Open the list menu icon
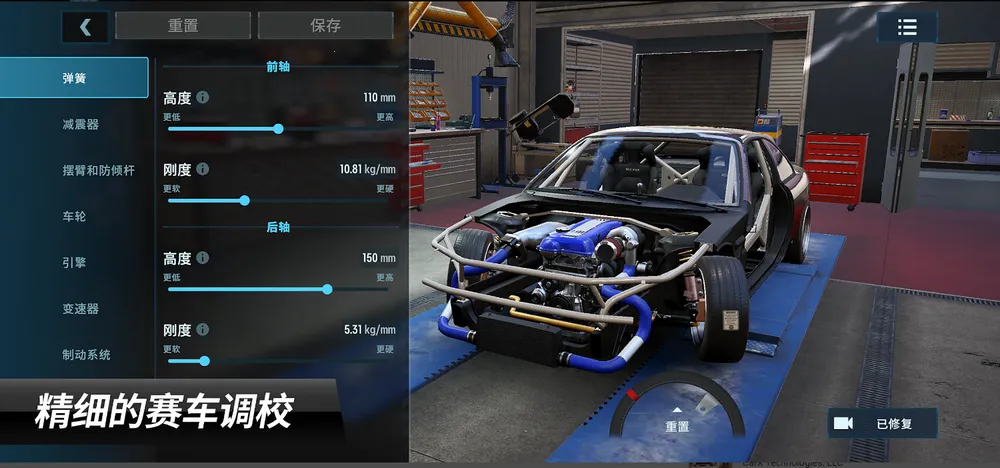1000x468 pixels. 907,28
